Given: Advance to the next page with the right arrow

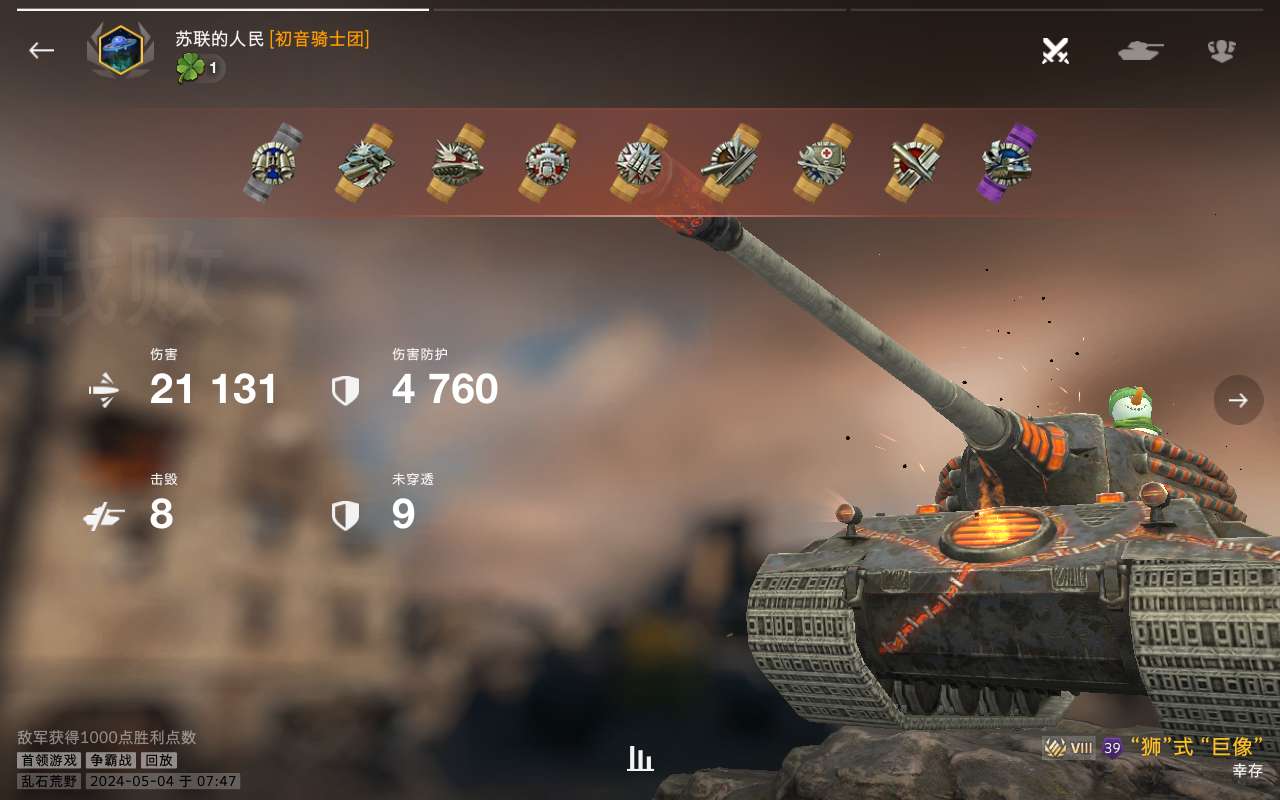Looking at the screenshot, I should tap(1238, 400).
